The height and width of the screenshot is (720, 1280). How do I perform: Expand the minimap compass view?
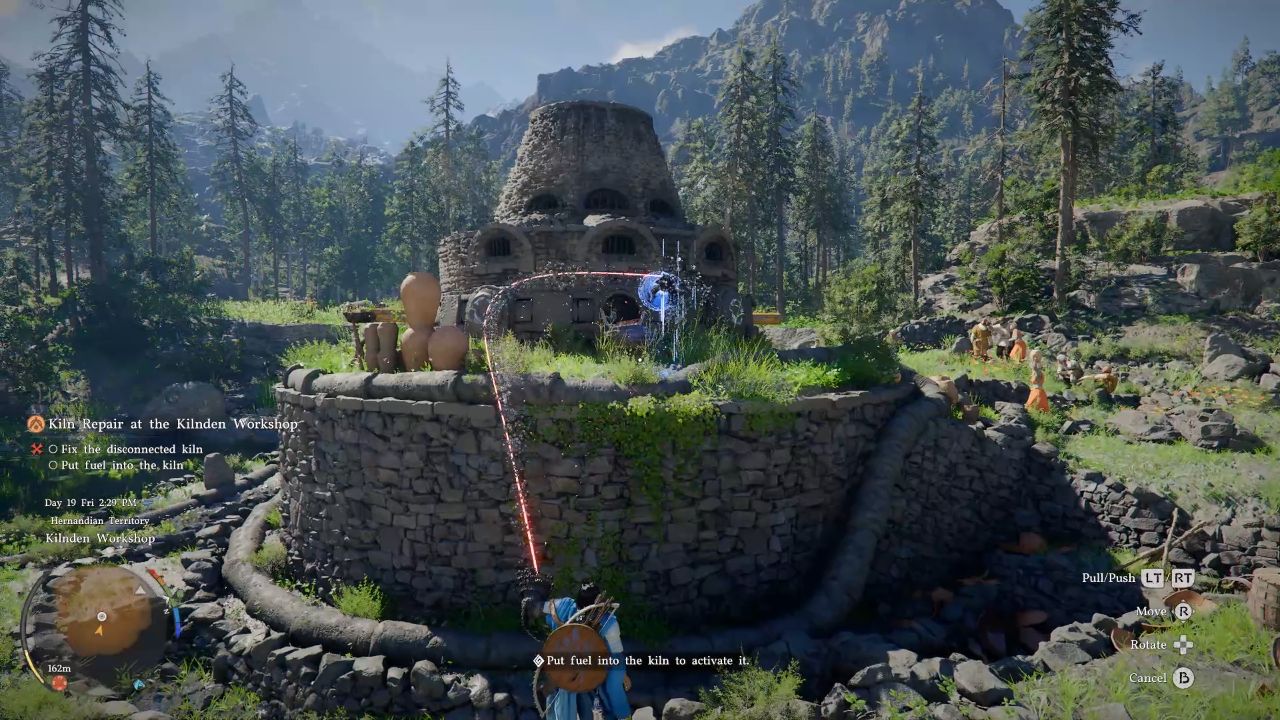[102, 616]
